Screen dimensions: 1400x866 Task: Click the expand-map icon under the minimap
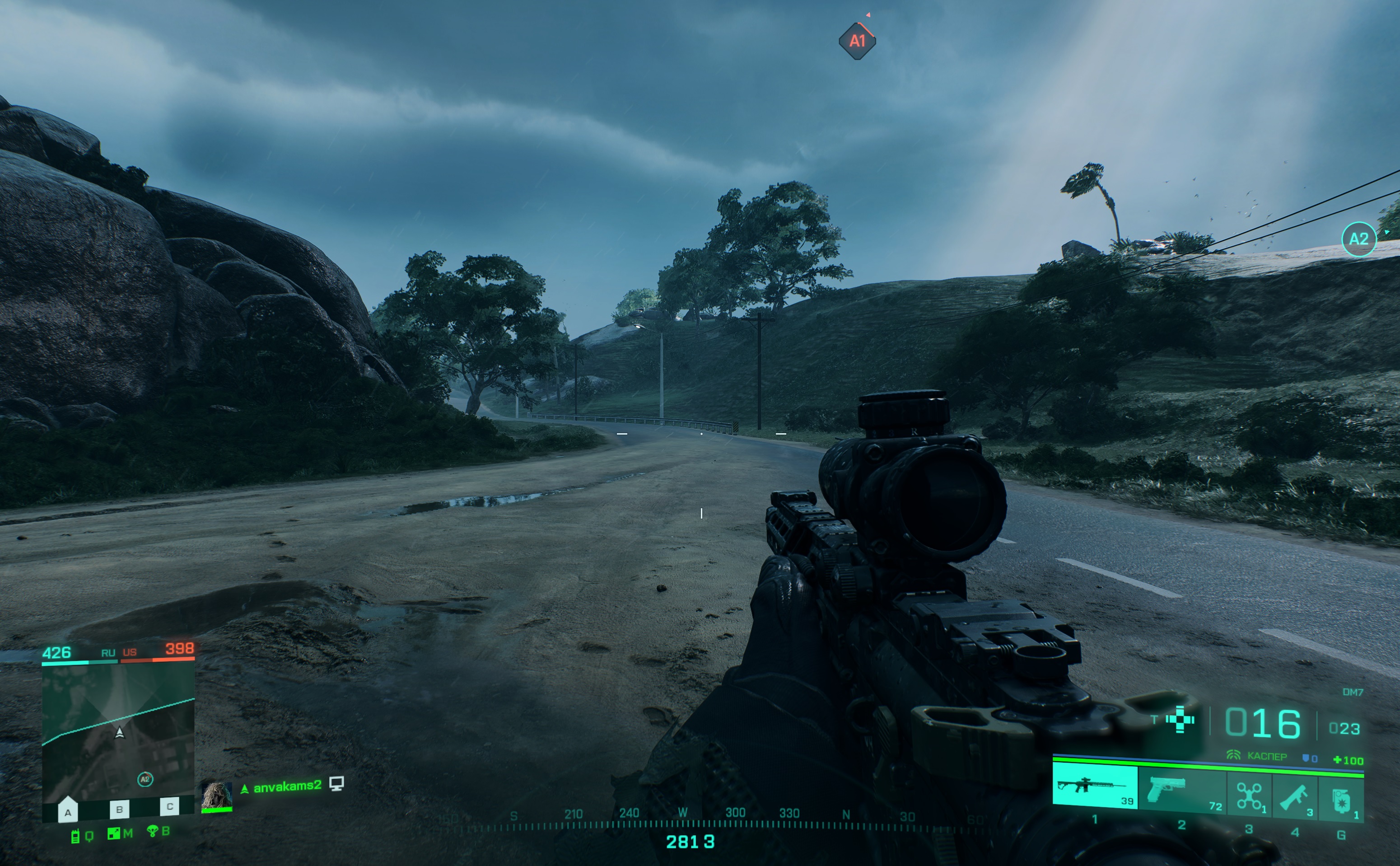coord(113,834)
